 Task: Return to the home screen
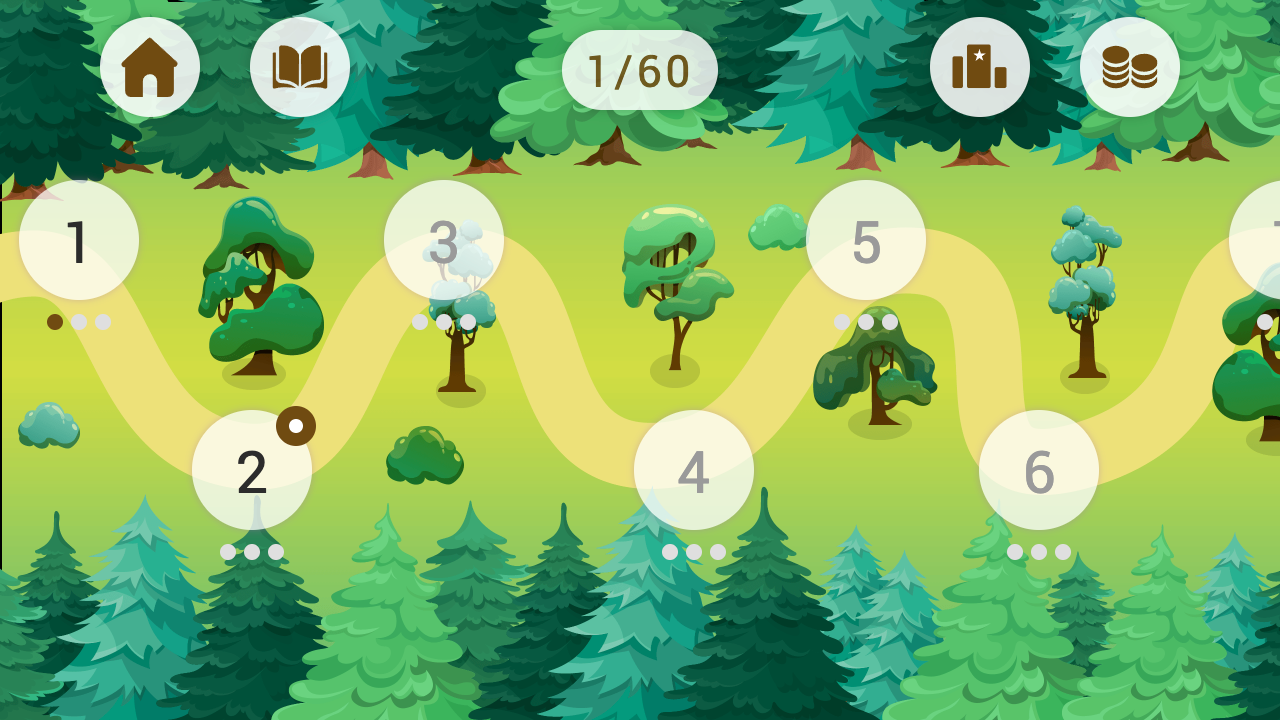[150, 65]
